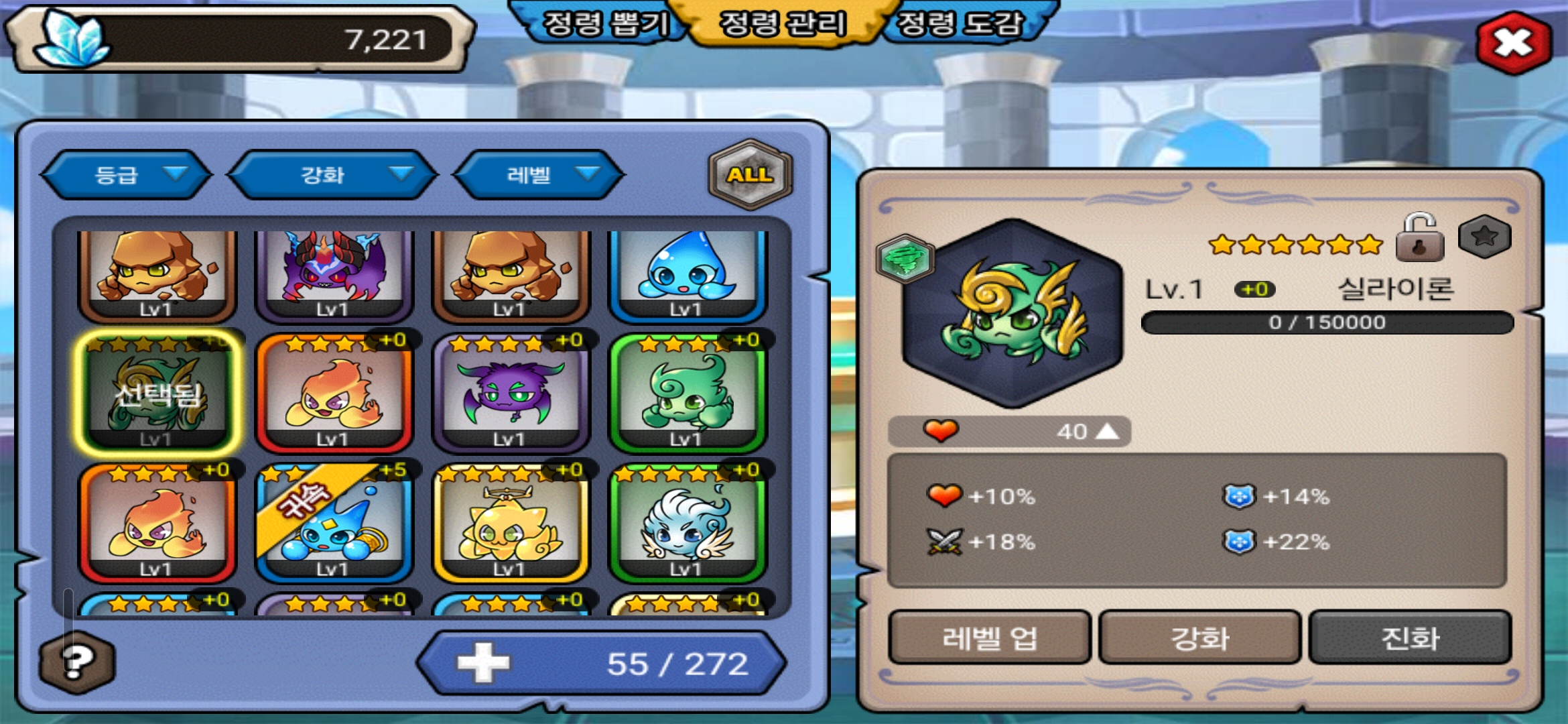This screenshot has height=724, width=1568.
Task: Close the spirit screen with red X
Action: click(x=1514, y=43)
